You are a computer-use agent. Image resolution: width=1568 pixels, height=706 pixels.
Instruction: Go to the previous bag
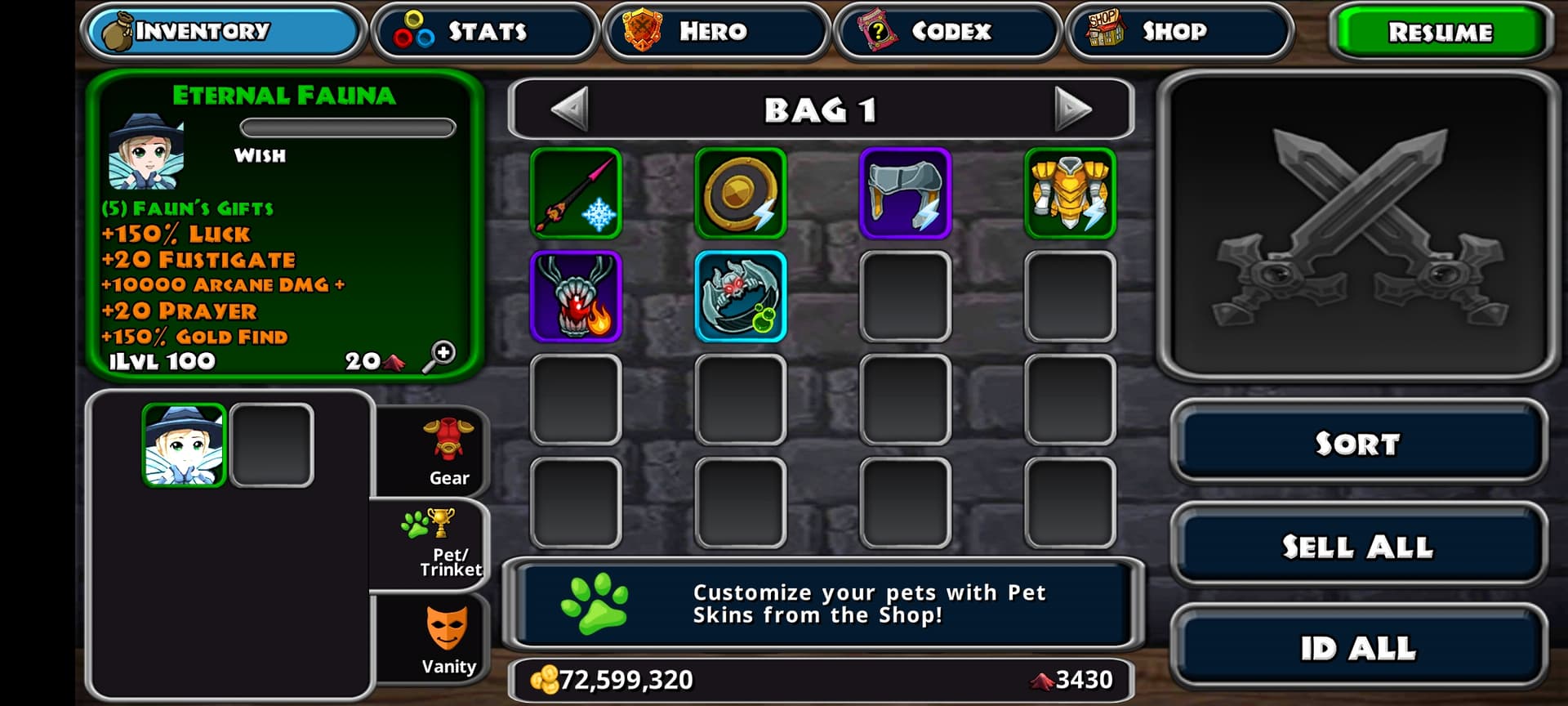pyautogui.click(x=570, y=109)
